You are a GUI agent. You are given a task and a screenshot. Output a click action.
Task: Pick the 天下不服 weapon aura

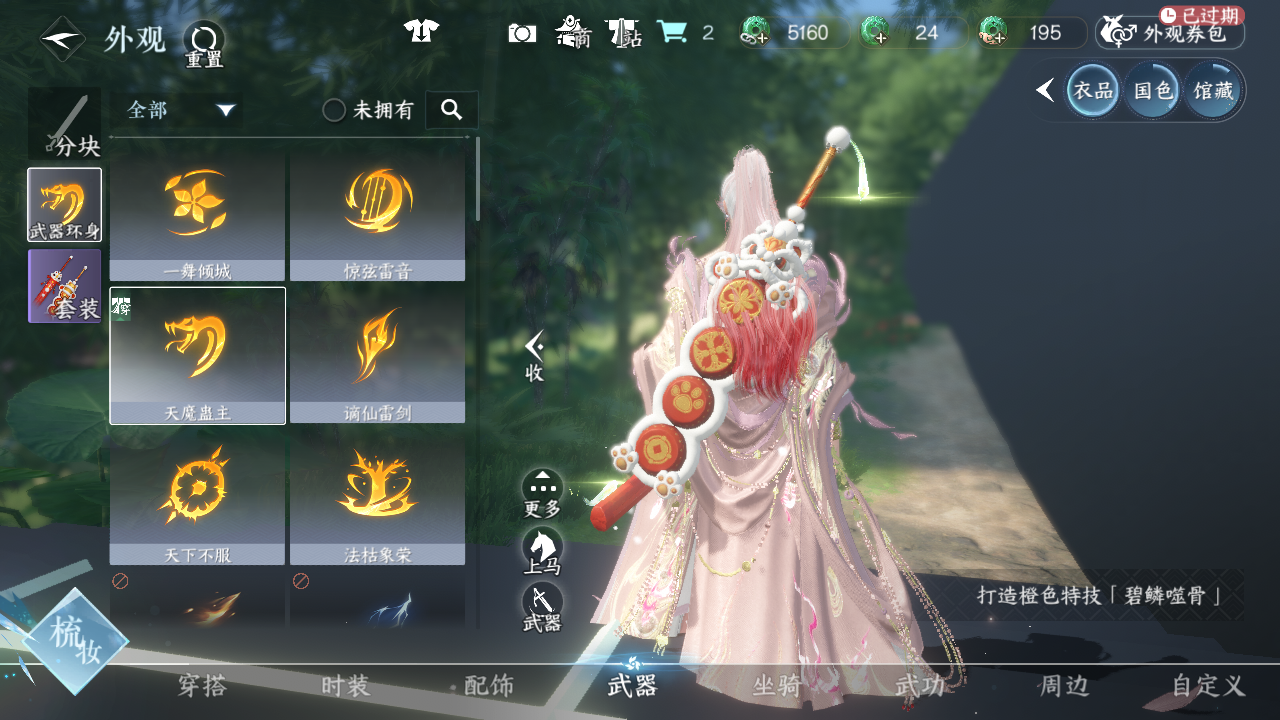pos(197,497)
